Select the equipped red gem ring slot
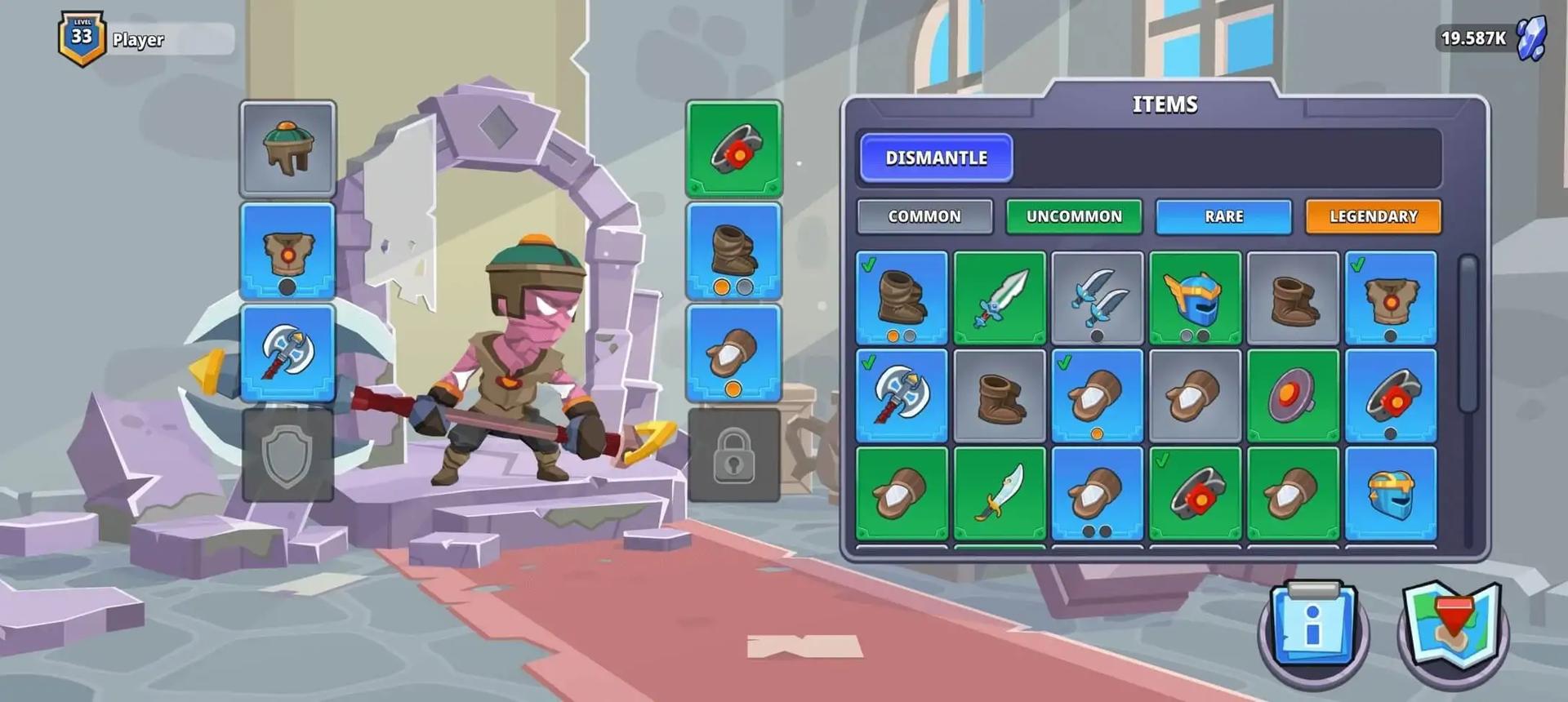1568x702 pixels. pos(733,149)
